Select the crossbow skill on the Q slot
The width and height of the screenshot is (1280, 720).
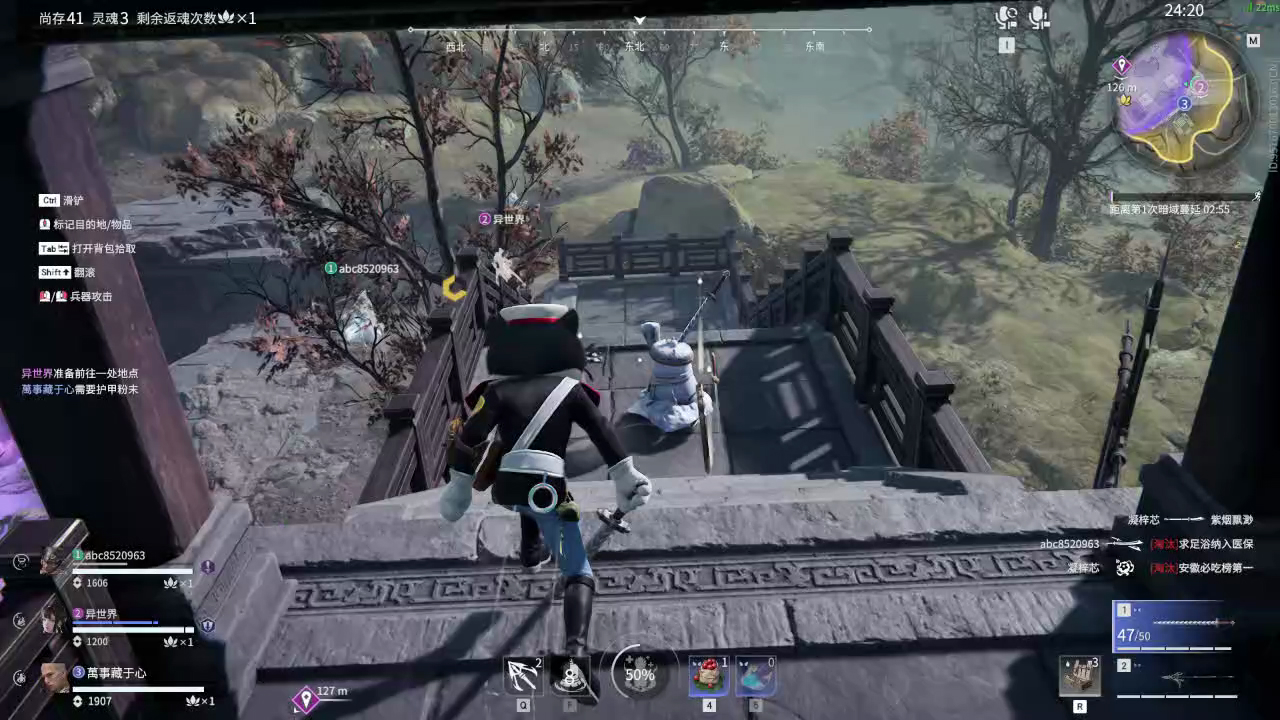(521, 676)
